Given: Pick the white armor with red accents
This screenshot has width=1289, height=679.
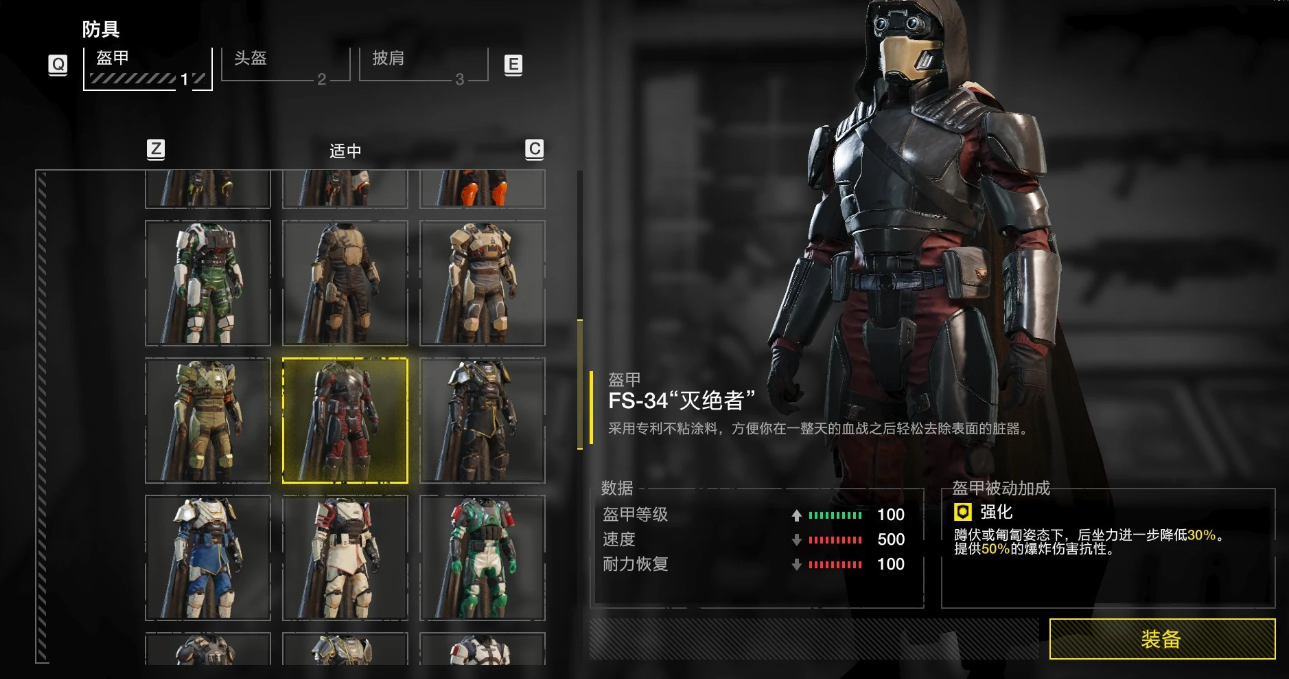Looking at the screenshot, I should [345, 558].
